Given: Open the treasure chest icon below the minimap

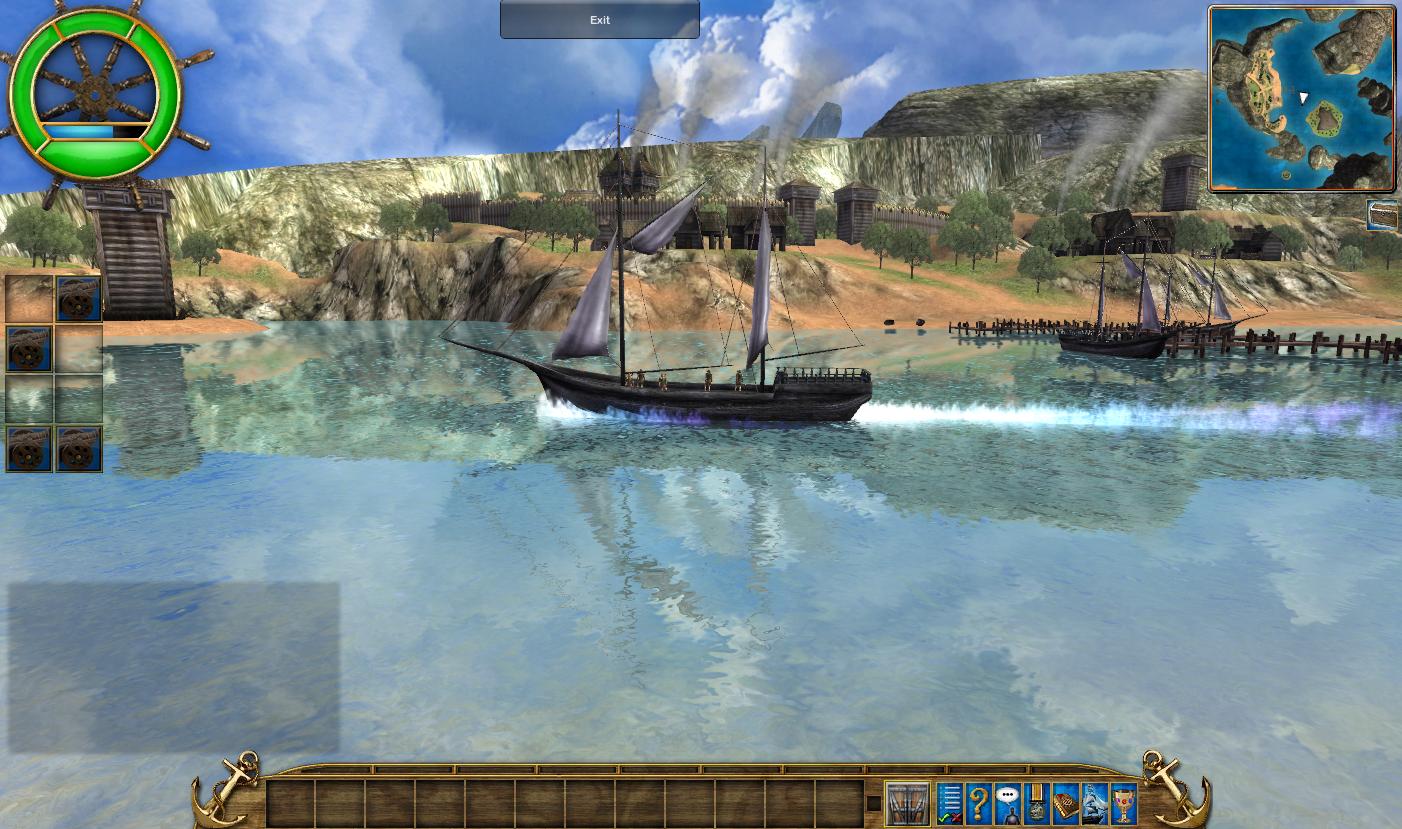Looking at the screenshot, I should tap(1383, 215).
